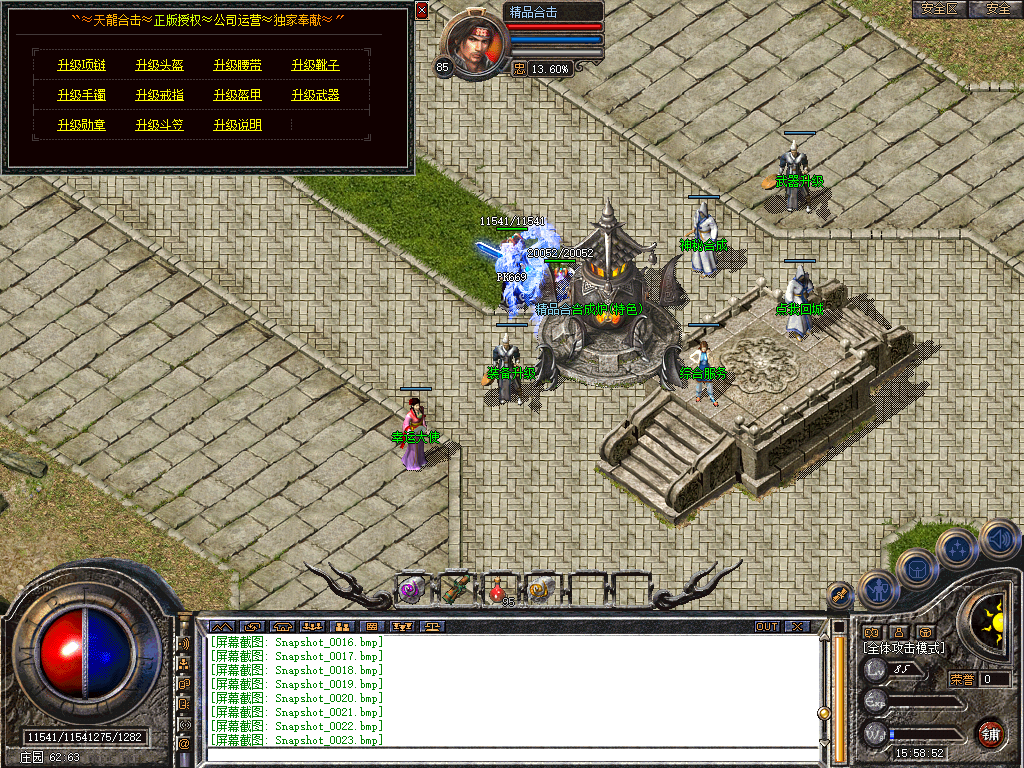Select the 升级武器 weapon upgrade

[315, 96]
